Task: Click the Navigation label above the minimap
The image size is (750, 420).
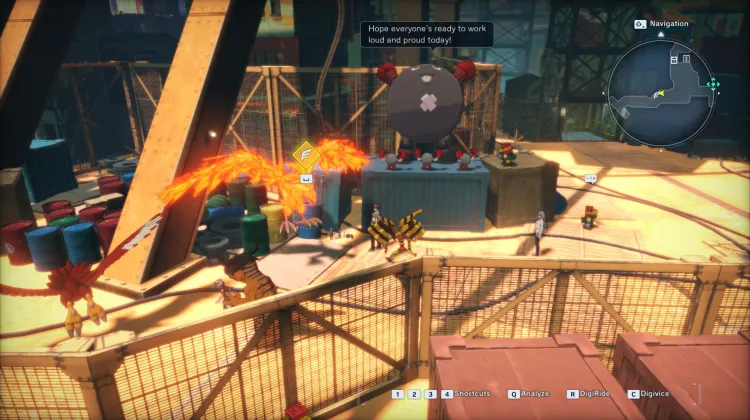Action: (669, 23)
